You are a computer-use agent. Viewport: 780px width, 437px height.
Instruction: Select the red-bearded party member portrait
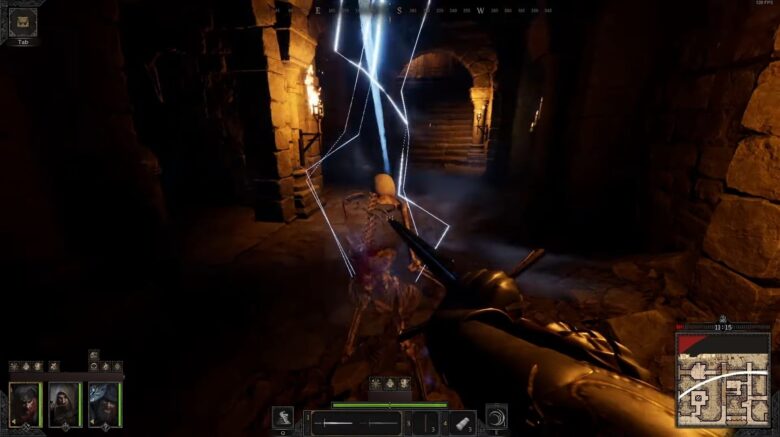point(24,404)
